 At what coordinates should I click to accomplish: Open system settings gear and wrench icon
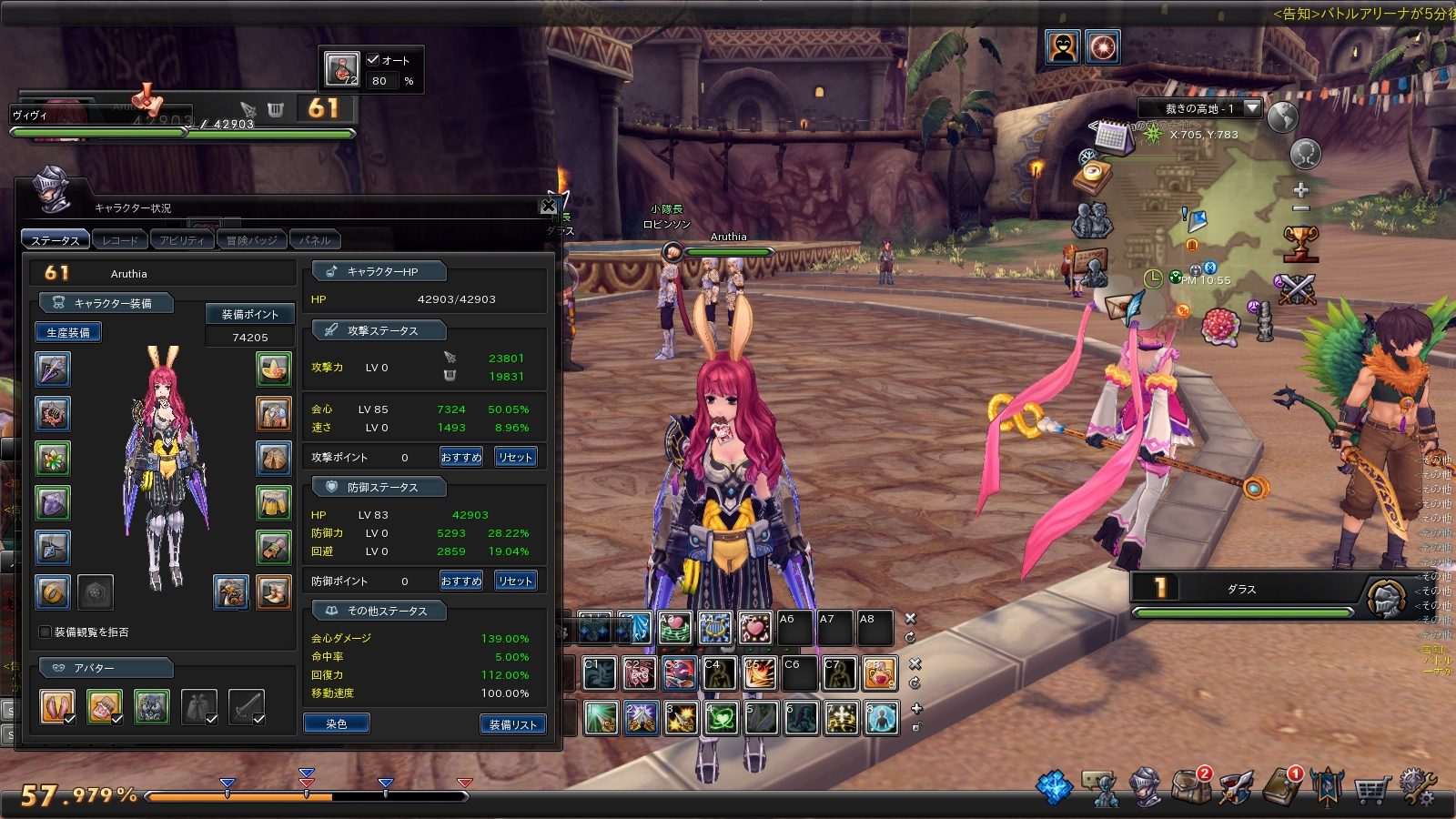(1417, 787)
